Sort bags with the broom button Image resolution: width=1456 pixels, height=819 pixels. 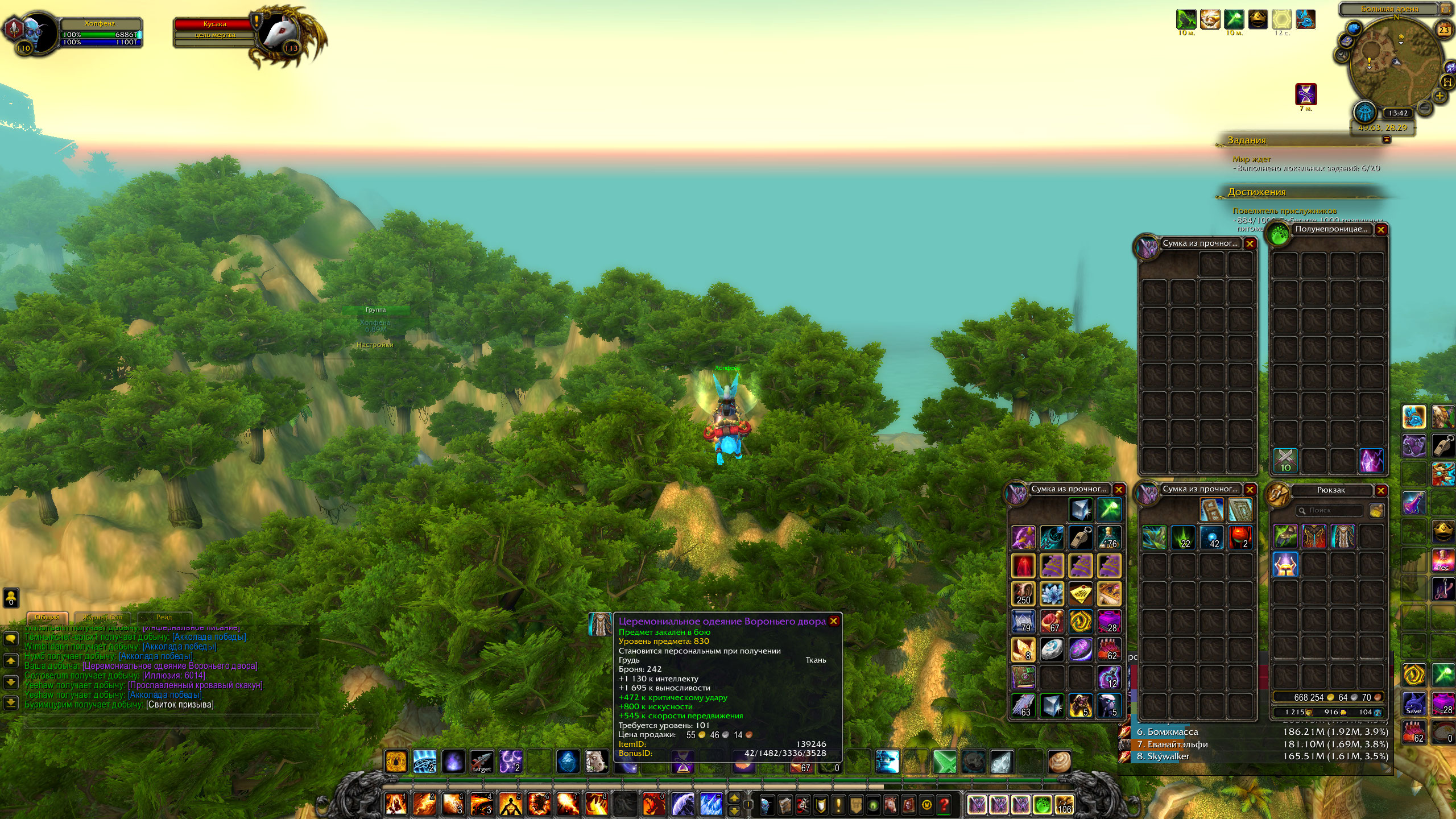pyautogui.click(x=1376, y=511)
